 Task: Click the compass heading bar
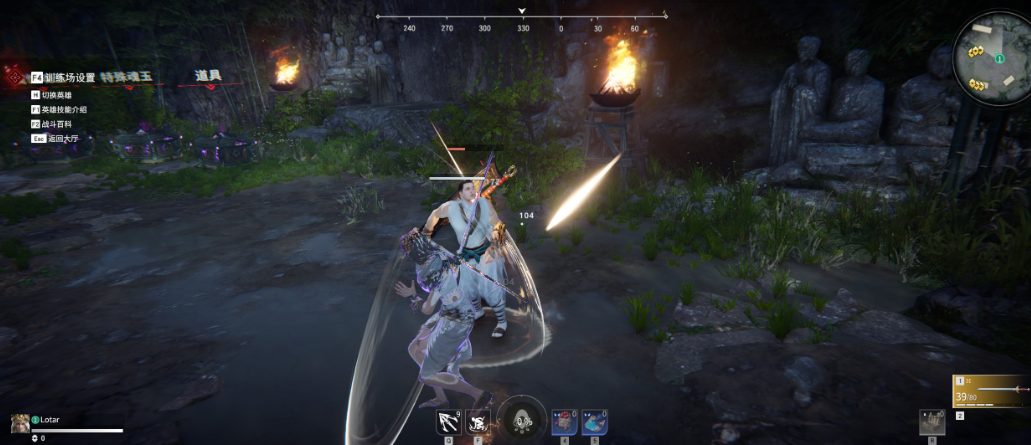tap(521, 22)
